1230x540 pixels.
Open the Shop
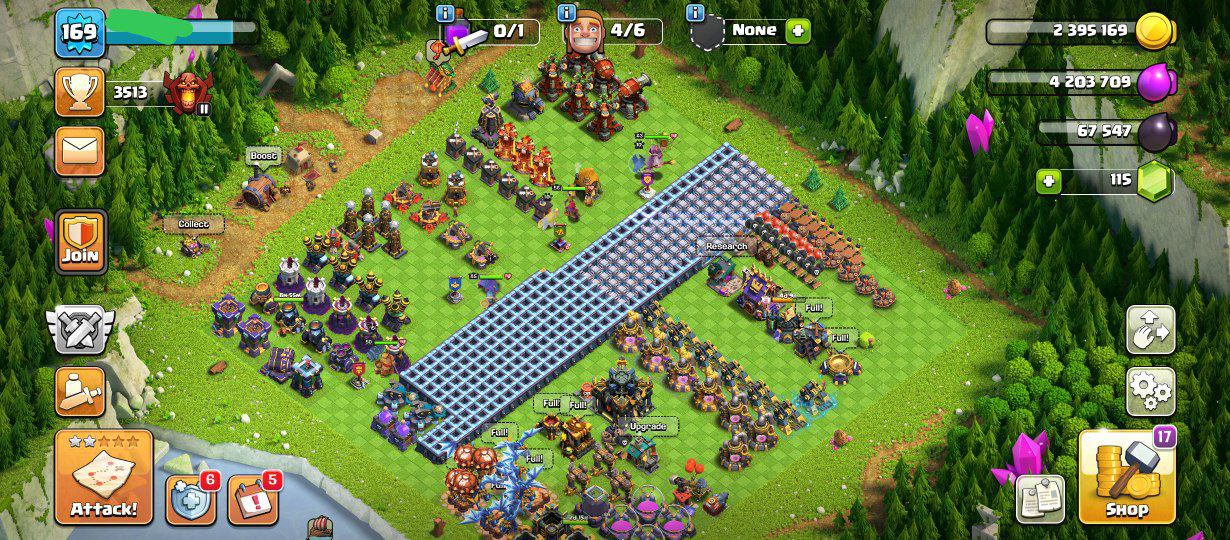point(1127,477)
